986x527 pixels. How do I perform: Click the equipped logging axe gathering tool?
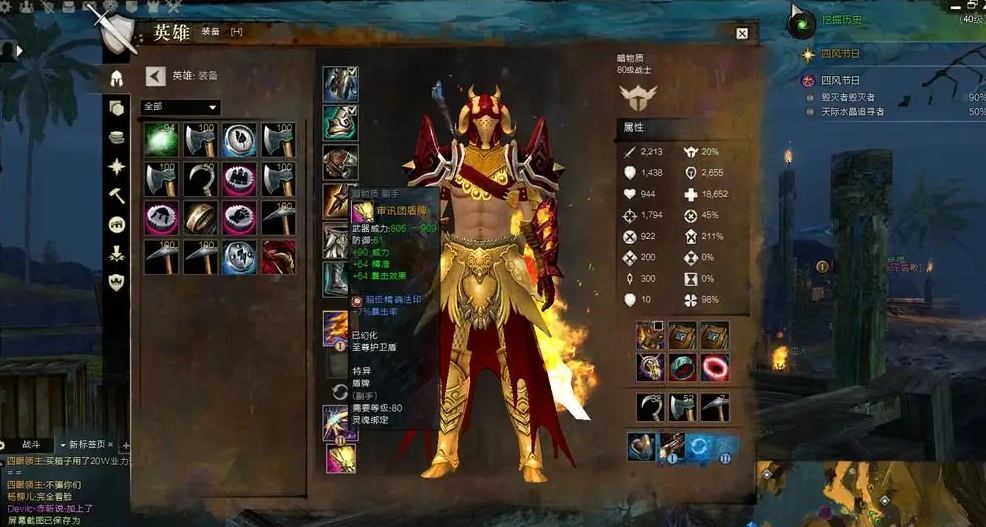(683, 406)
